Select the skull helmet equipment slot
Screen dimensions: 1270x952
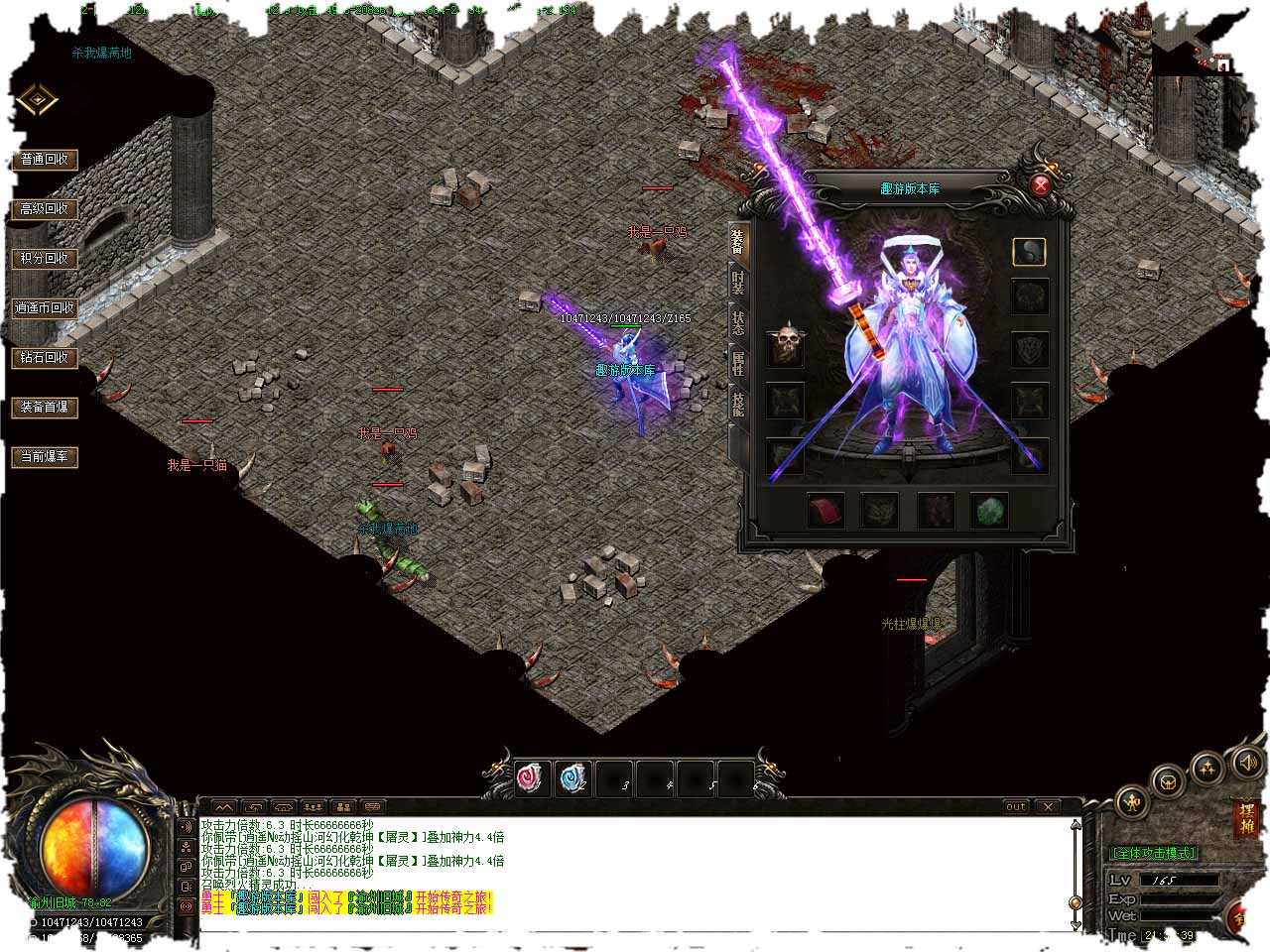tap(787, 343)
